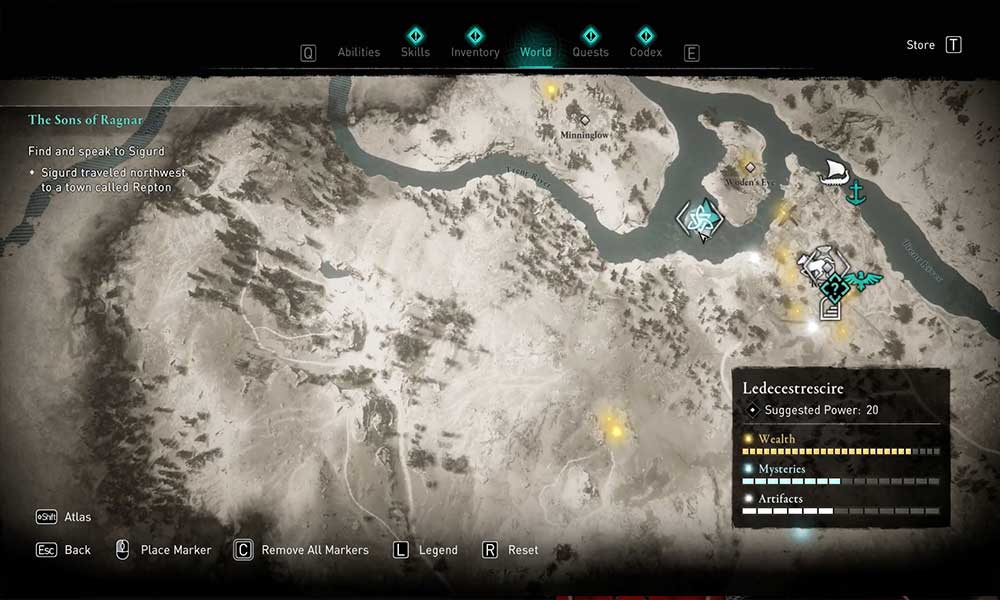
Task: Select the Minninglow location marker
Action: (x=585, y=121)
